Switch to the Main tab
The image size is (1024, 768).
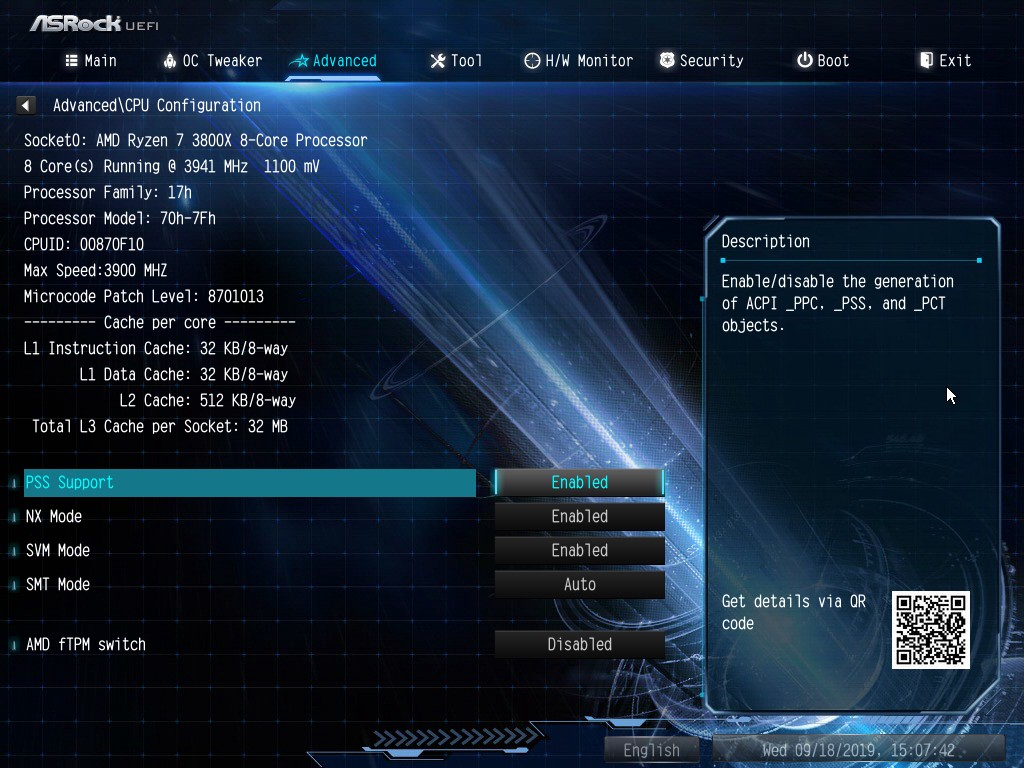click(x=91, y=61)
